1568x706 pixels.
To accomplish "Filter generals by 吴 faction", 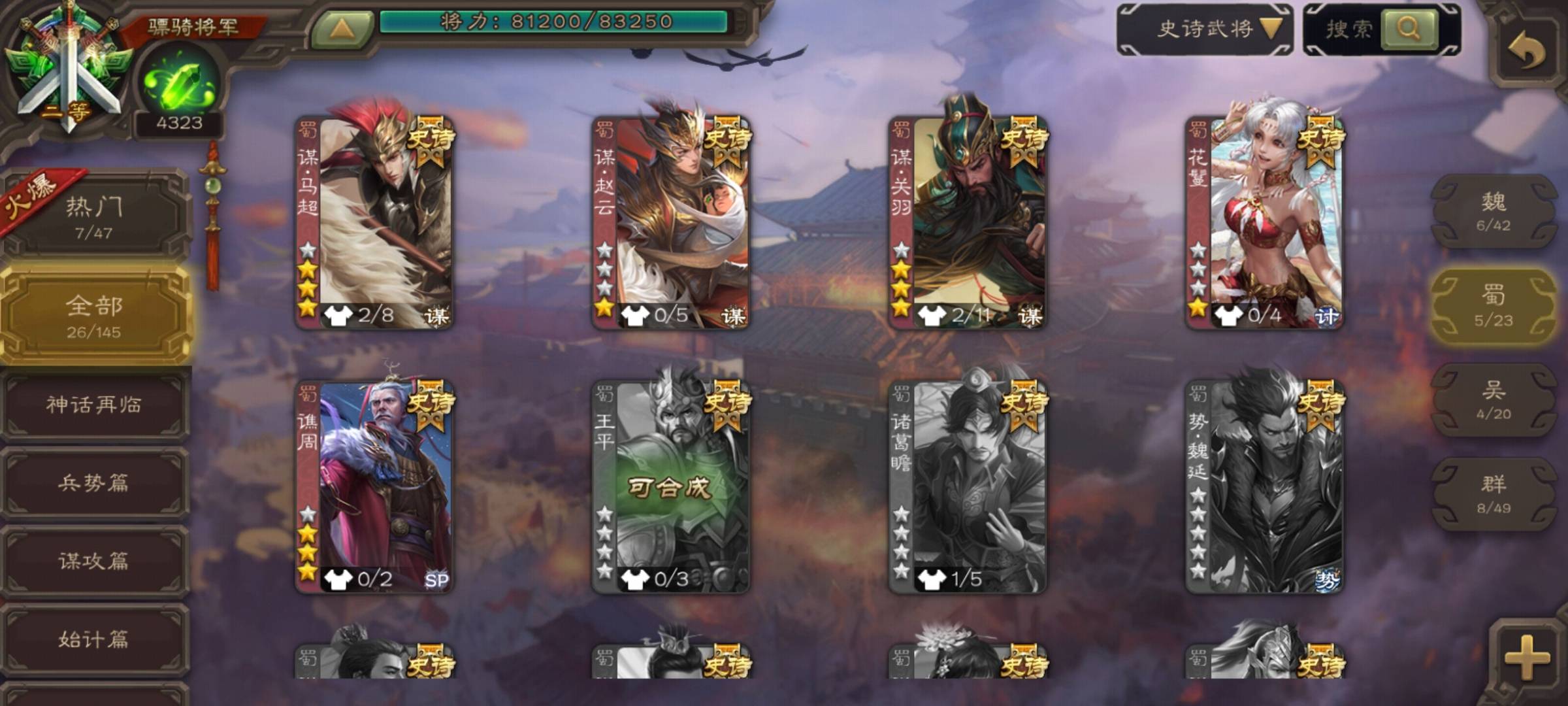I will pyautogui.click(x=1494, y=400).
